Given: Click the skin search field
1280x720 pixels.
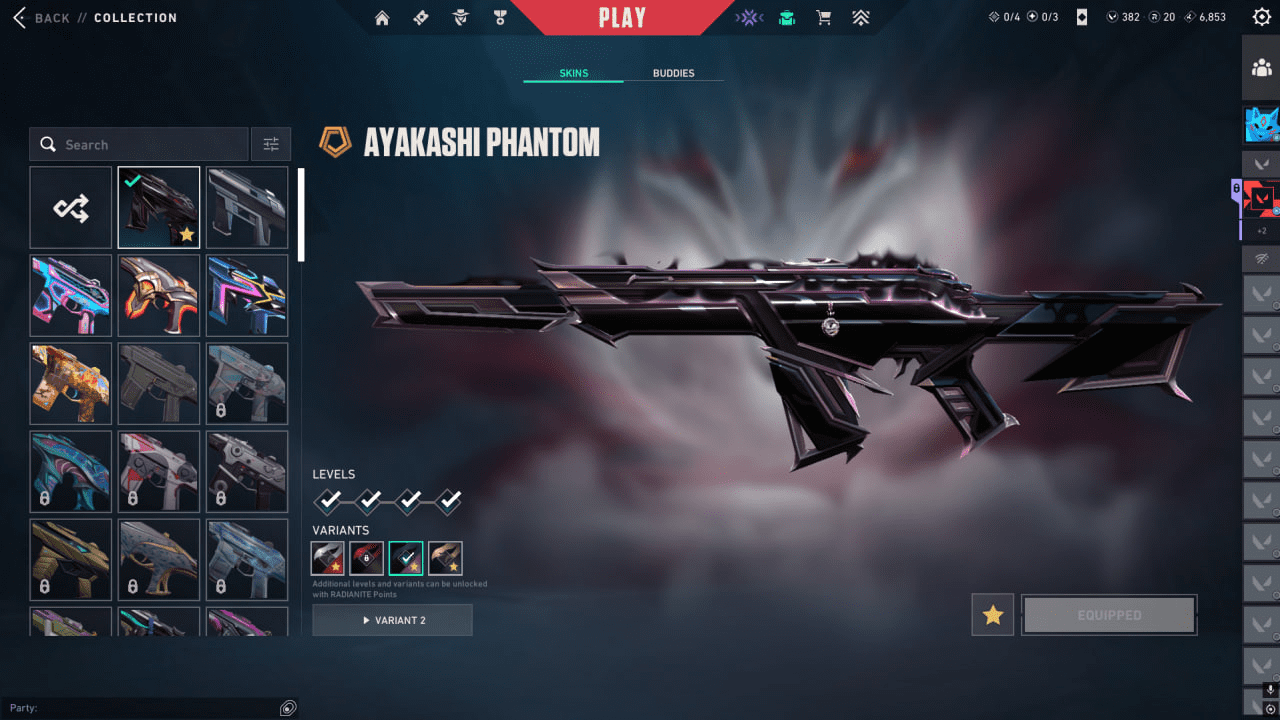Looking at the screenshot, I should click(x=140, y=145).
